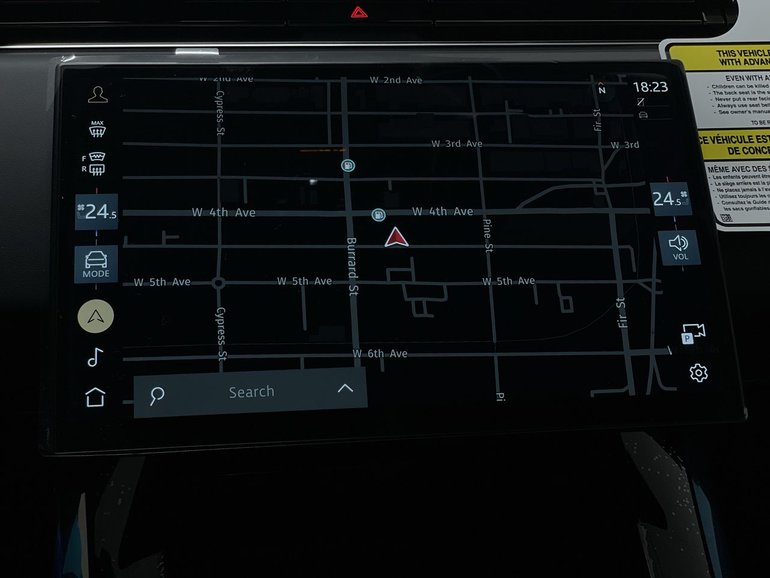Image resolution: width=770 pixels, height=578 pixels.
Task: Open the user profile icon
Action: [x=97, y=95]
